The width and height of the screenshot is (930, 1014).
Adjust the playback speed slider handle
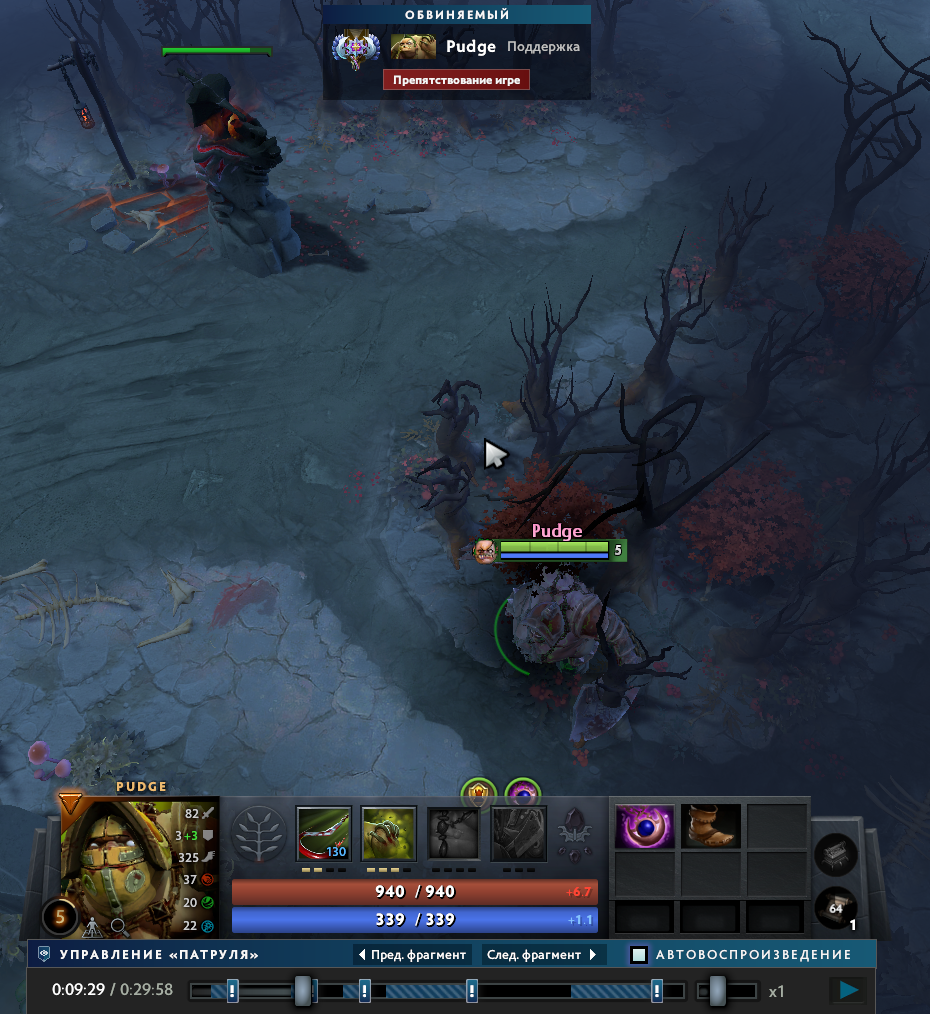coord(717,990)
